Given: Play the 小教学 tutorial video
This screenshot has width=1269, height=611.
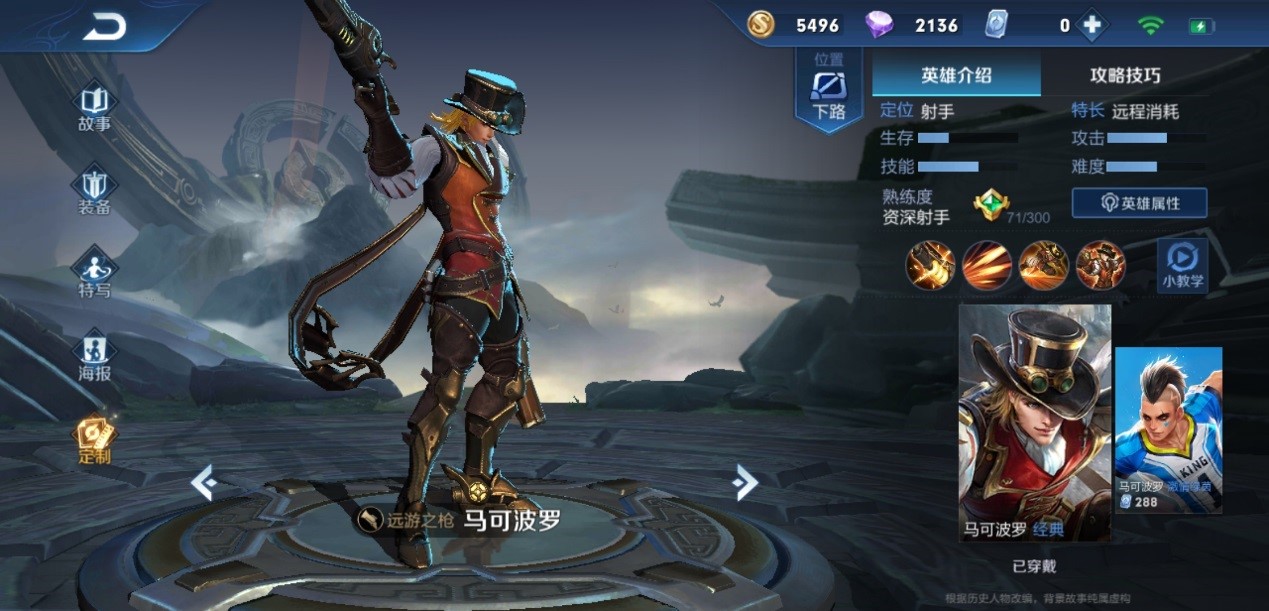Looking at the screenshot, I should [1182, 265].
